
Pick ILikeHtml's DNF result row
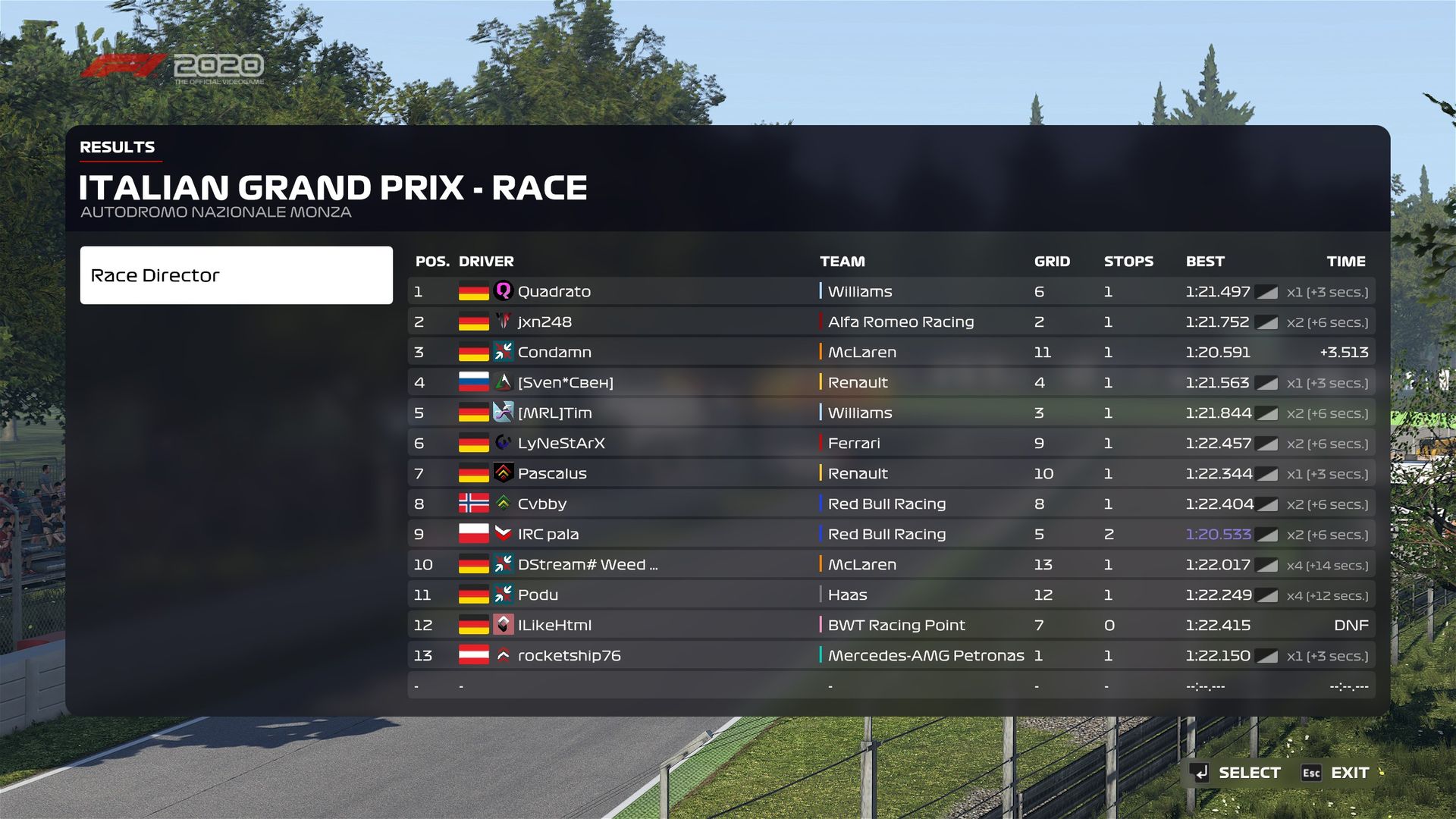click(891, 625)
